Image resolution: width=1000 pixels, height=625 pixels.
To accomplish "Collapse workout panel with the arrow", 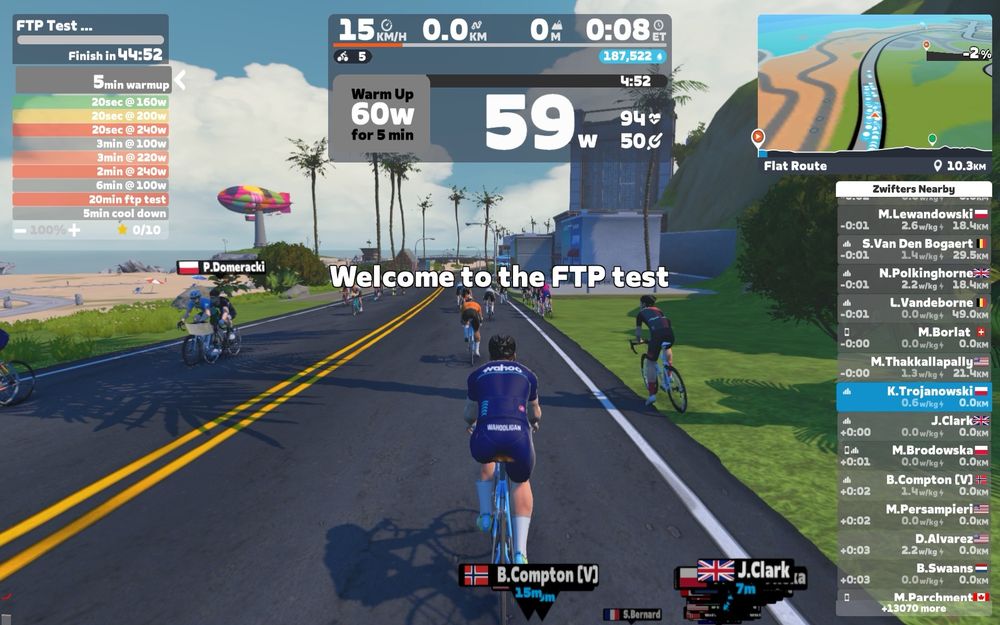I will (x=181, y=81).
